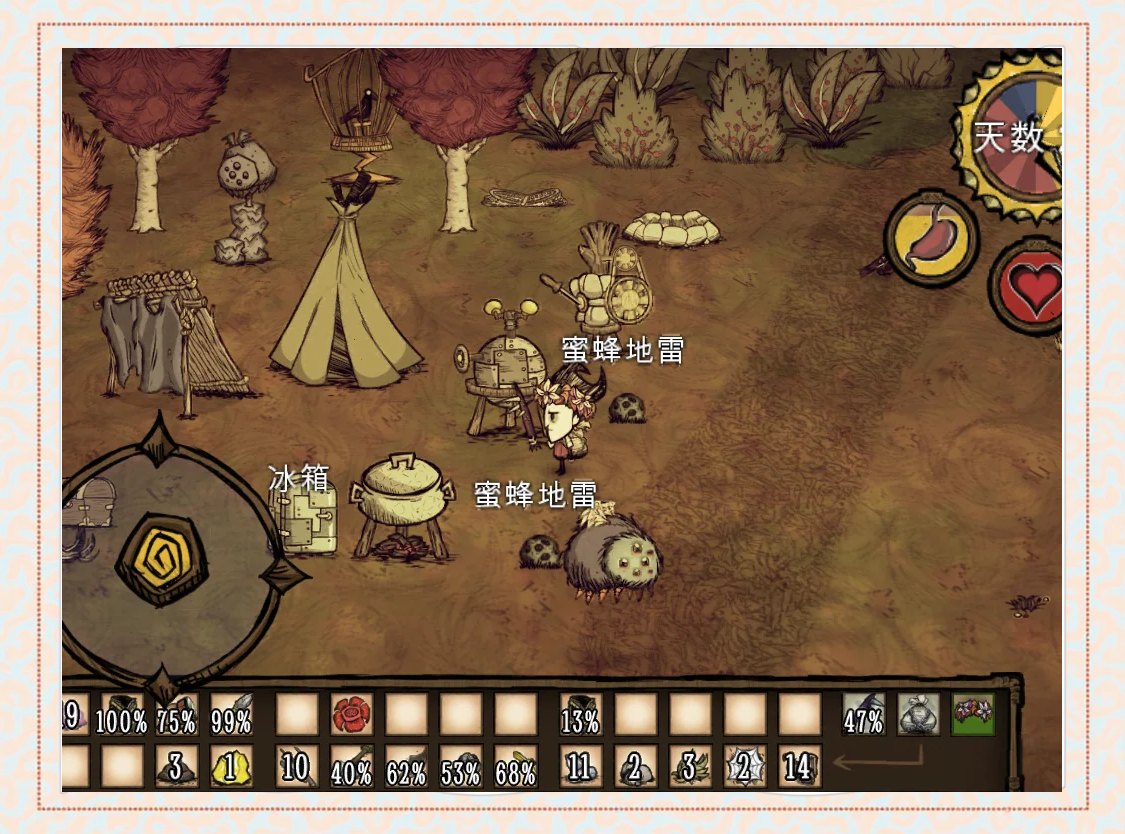Screen dimensions: 1125x834
Task: Select the spider web stack of 2
Action: point(744,766)
